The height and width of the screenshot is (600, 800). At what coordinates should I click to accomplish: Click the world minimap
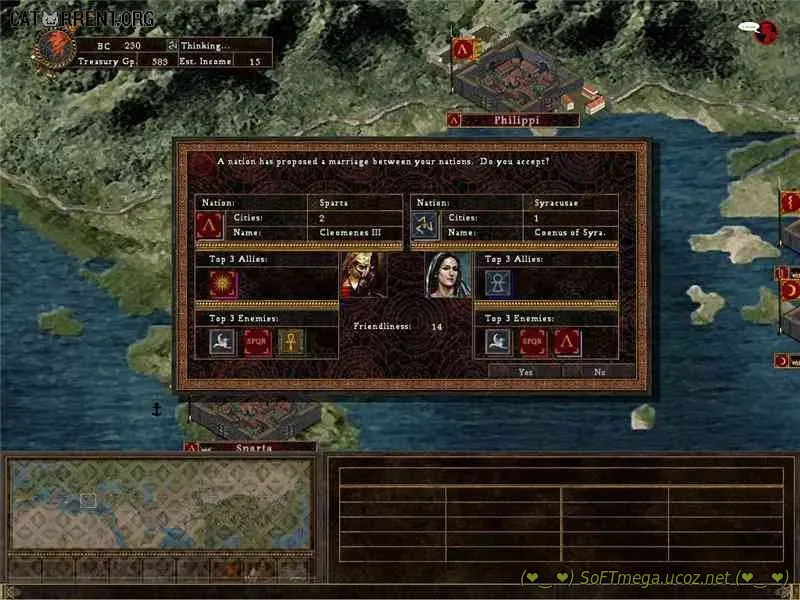[x=158, y=505]
